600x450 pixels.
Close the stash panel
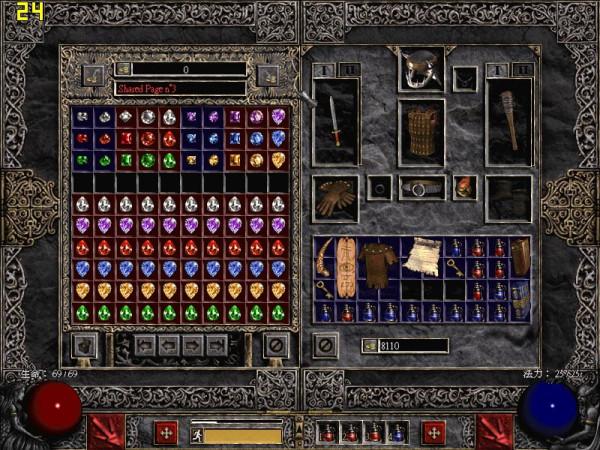tap(275, 346)
